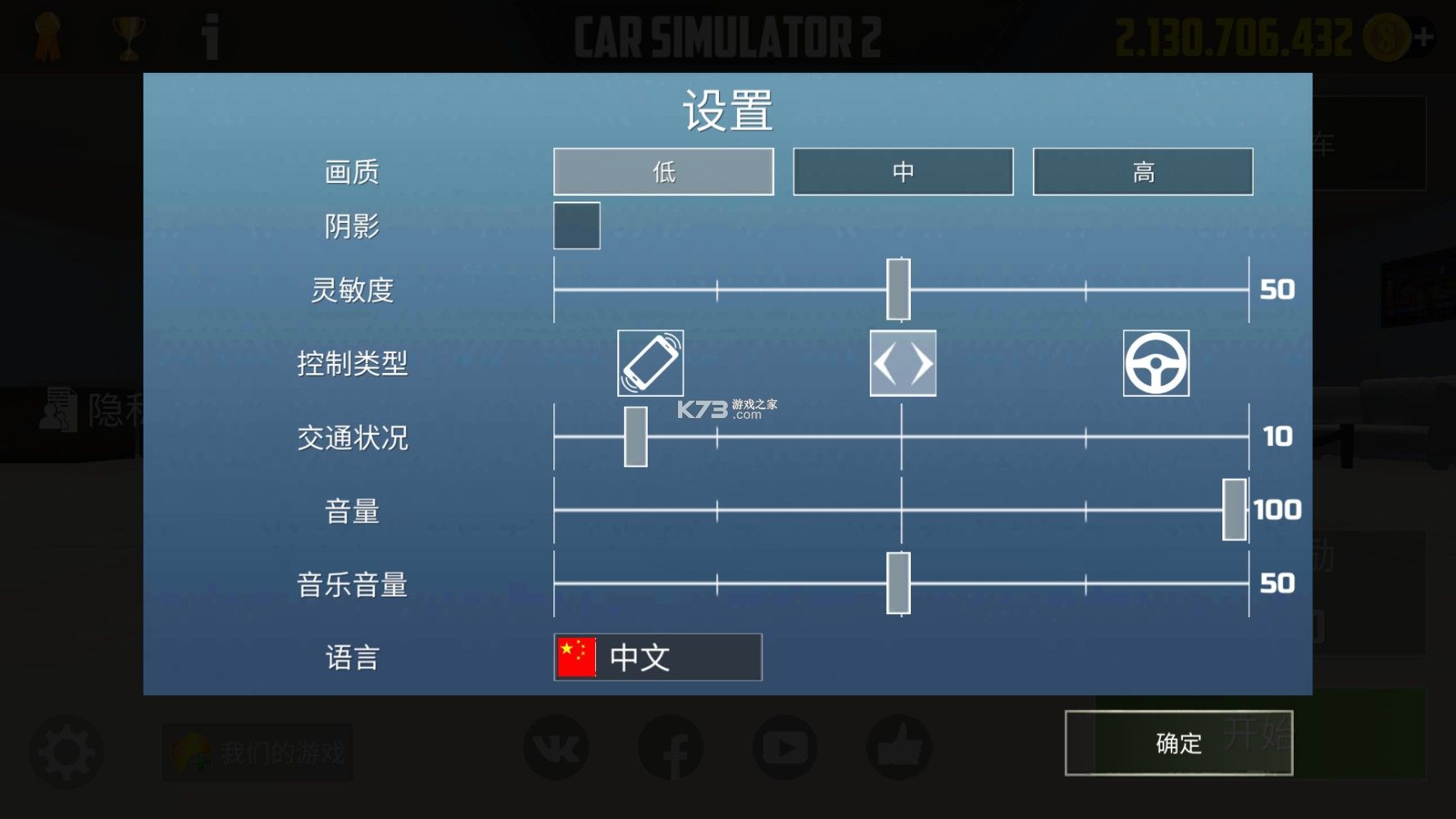Image resolution: width=1456 pixels, height=819 pixels.
Task: Select the tilt device control type
Action: coord(650,363)
